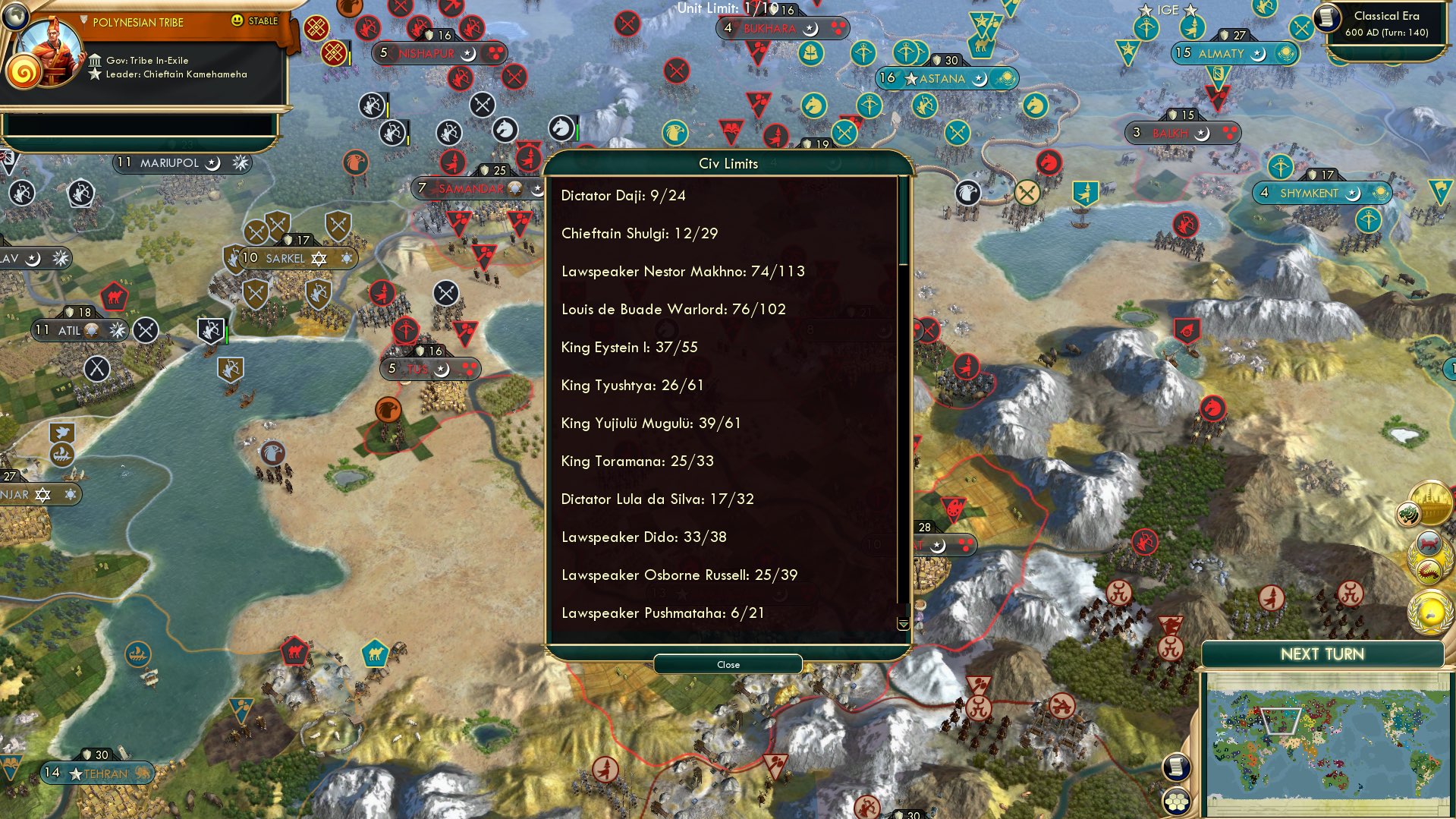This screenshot has width=1456, height=819.
Task: Click the hex grid icon below the events log
Action: pos(1177,802)
